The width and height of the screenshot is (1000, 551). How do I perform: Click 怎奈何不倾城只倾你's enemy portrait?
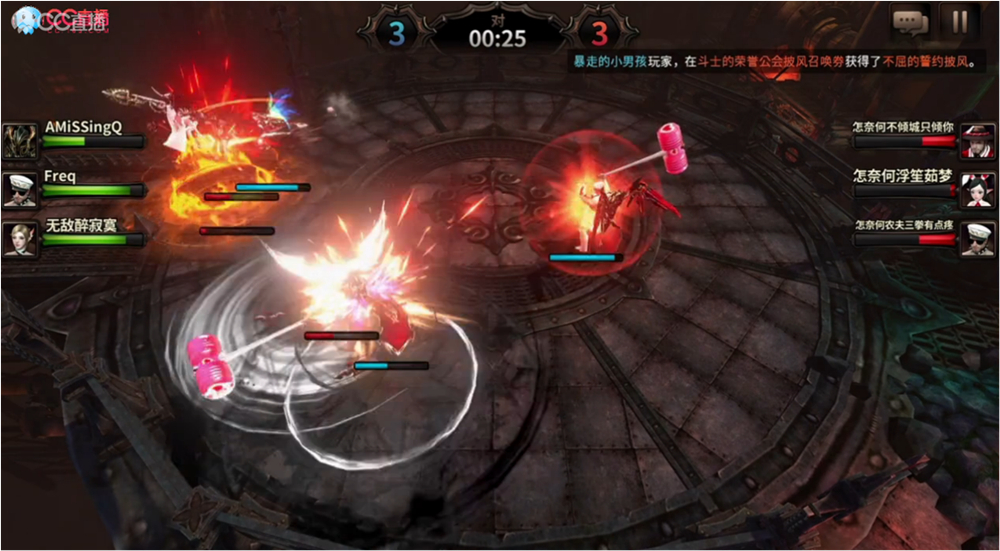pos(978,141)
